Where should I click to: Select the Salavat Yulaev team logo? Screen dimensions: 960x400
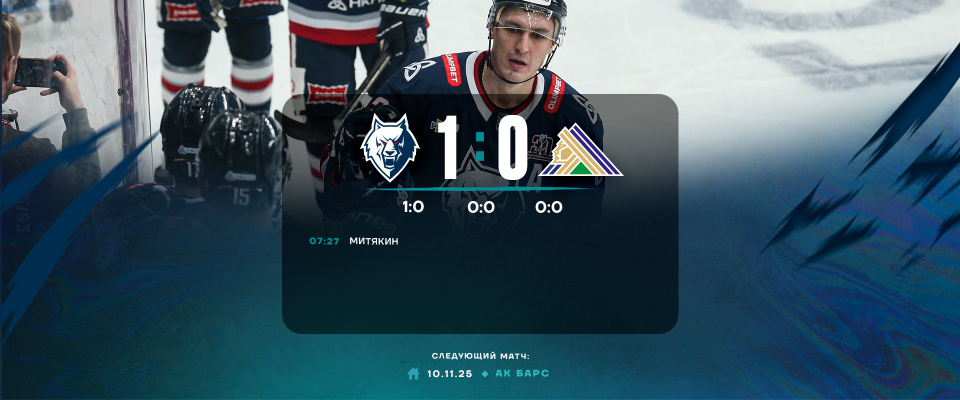(x=581, y=153)
